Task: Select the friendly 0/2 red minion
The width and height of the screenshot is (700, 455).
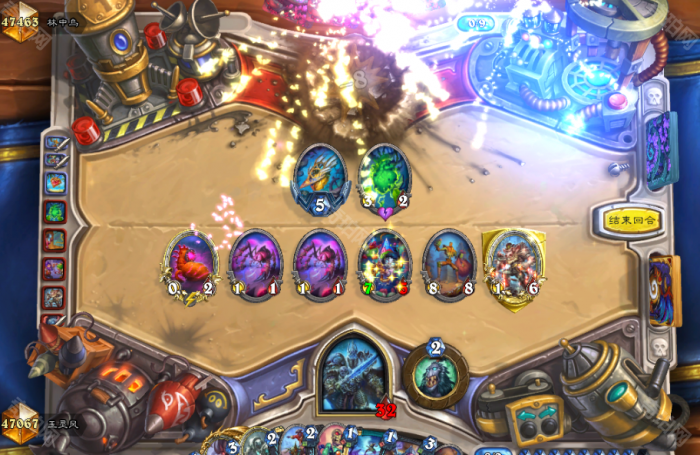Action: [x=189, y=263]
